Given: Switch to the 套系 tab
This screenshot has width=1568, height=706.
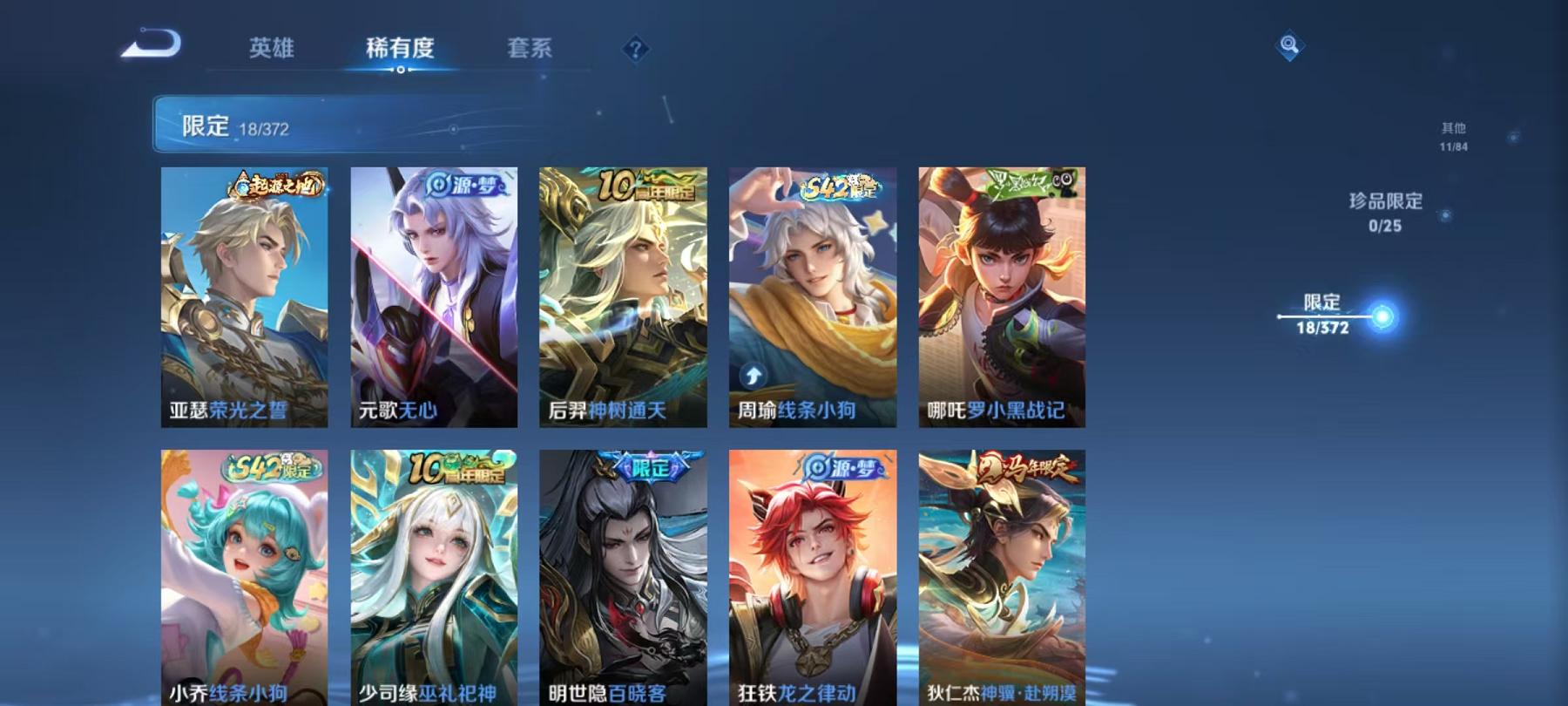Looking at the screenshot, I should (x=531, y=49).
